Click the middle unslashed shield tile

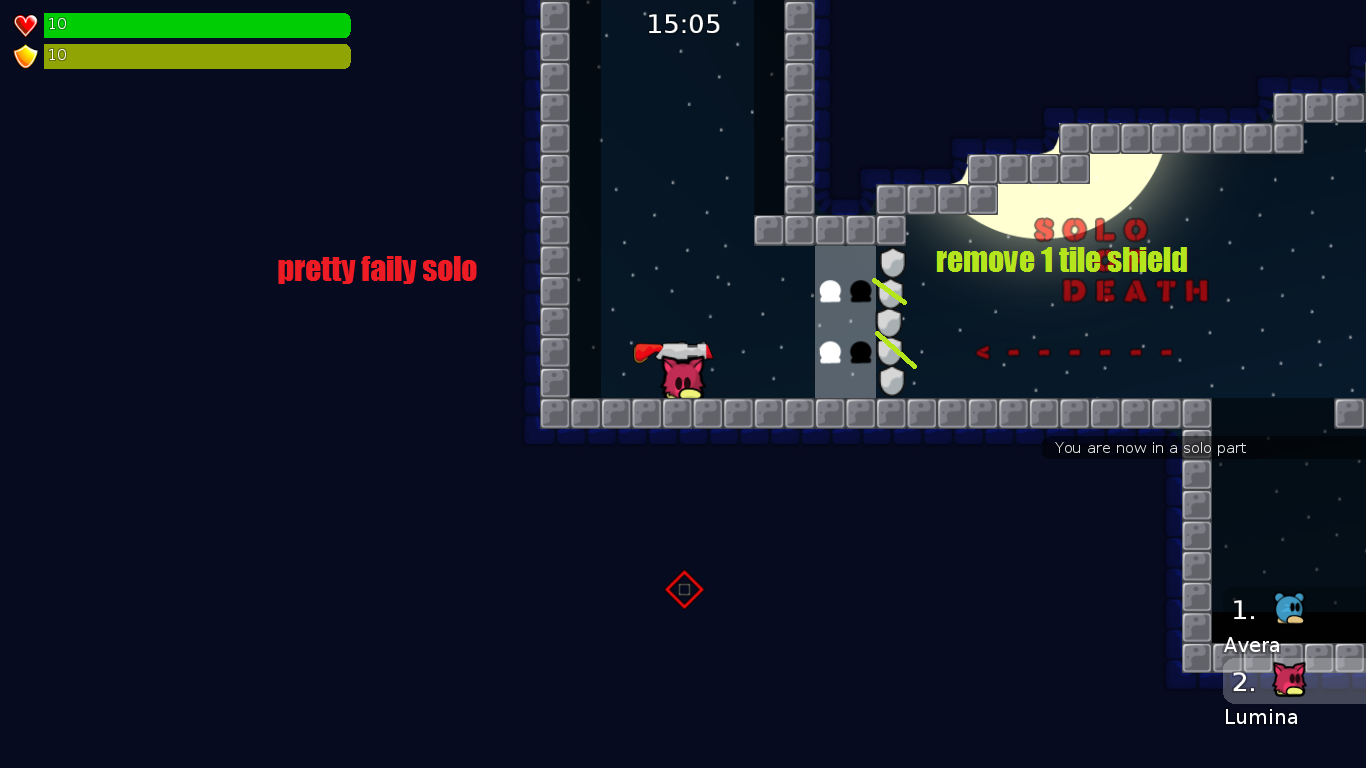point(890,322)
